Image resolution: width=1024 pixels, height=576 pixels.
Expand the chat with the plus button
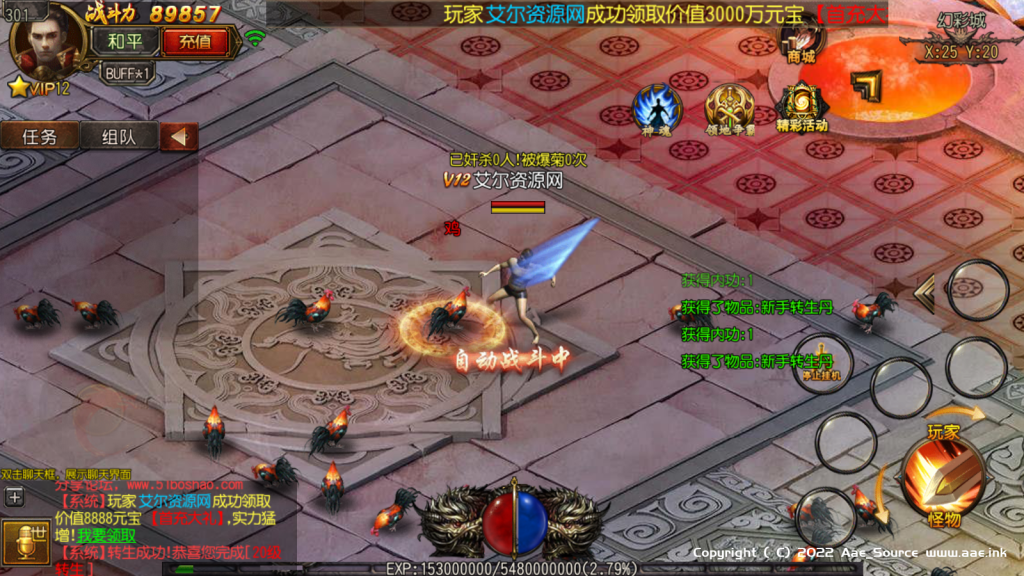[x=15, y=496]
